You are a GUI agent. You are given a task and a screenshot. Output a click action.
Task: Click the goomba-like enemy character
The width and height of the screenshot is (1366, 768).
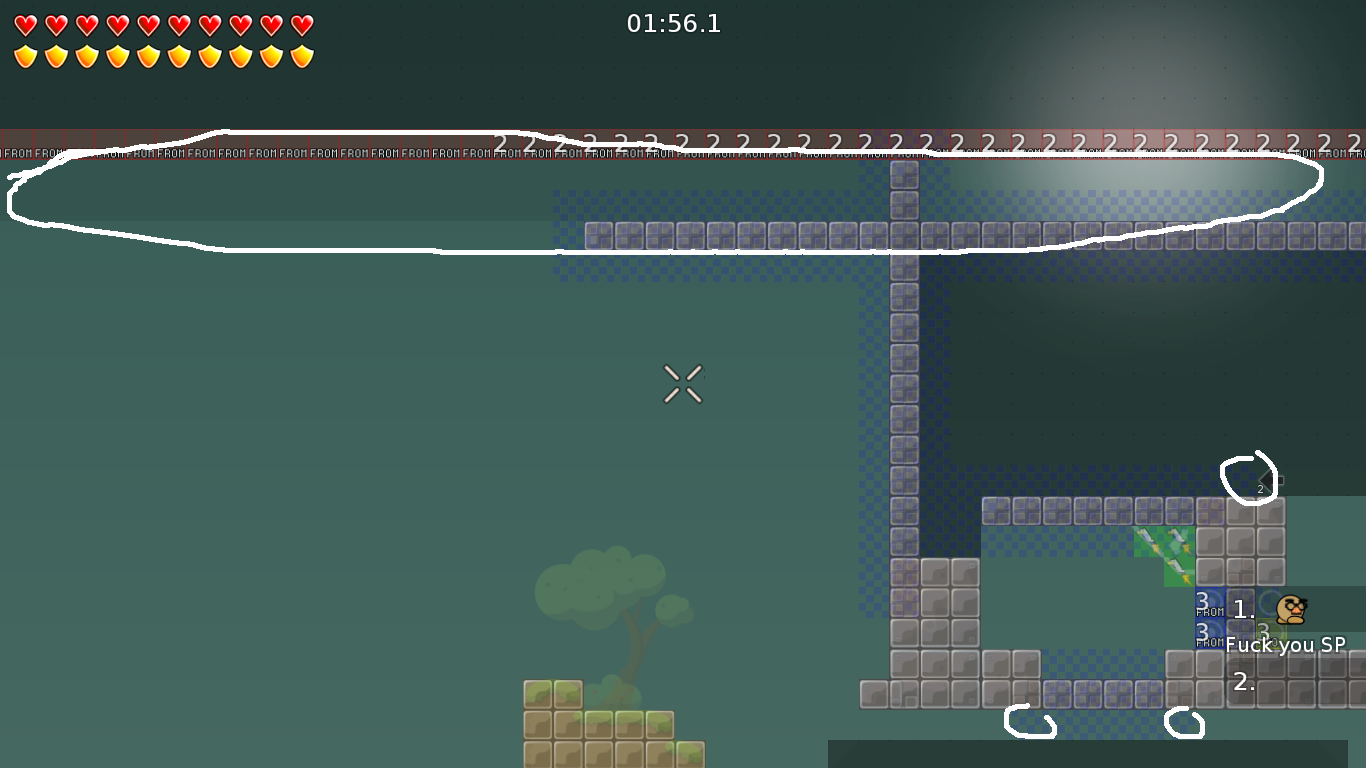tap(1293, 608)
